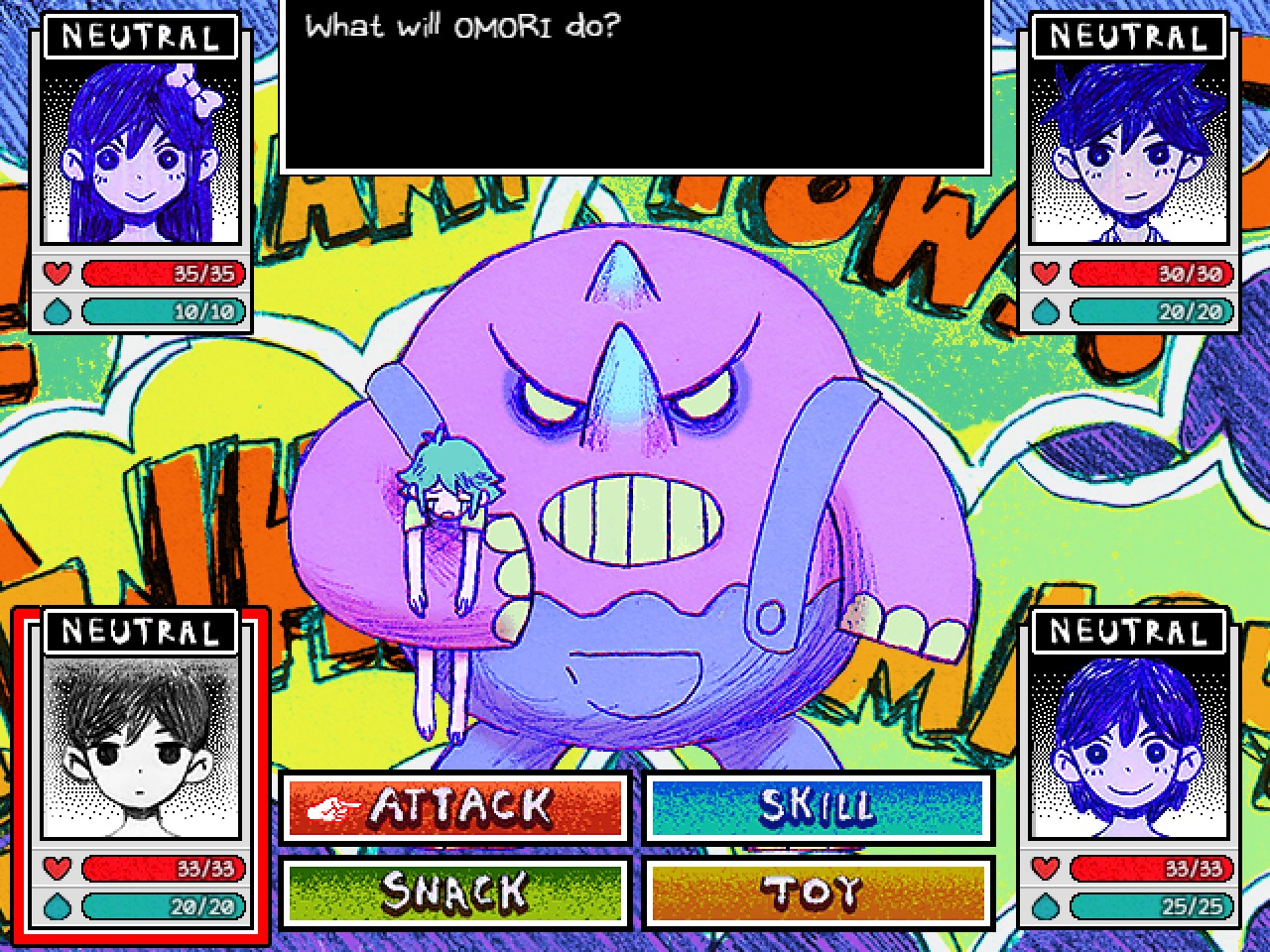Select the pointing hand cursor icon
The height and width of the screenshot is (952, 1270).
pos(333,807)
